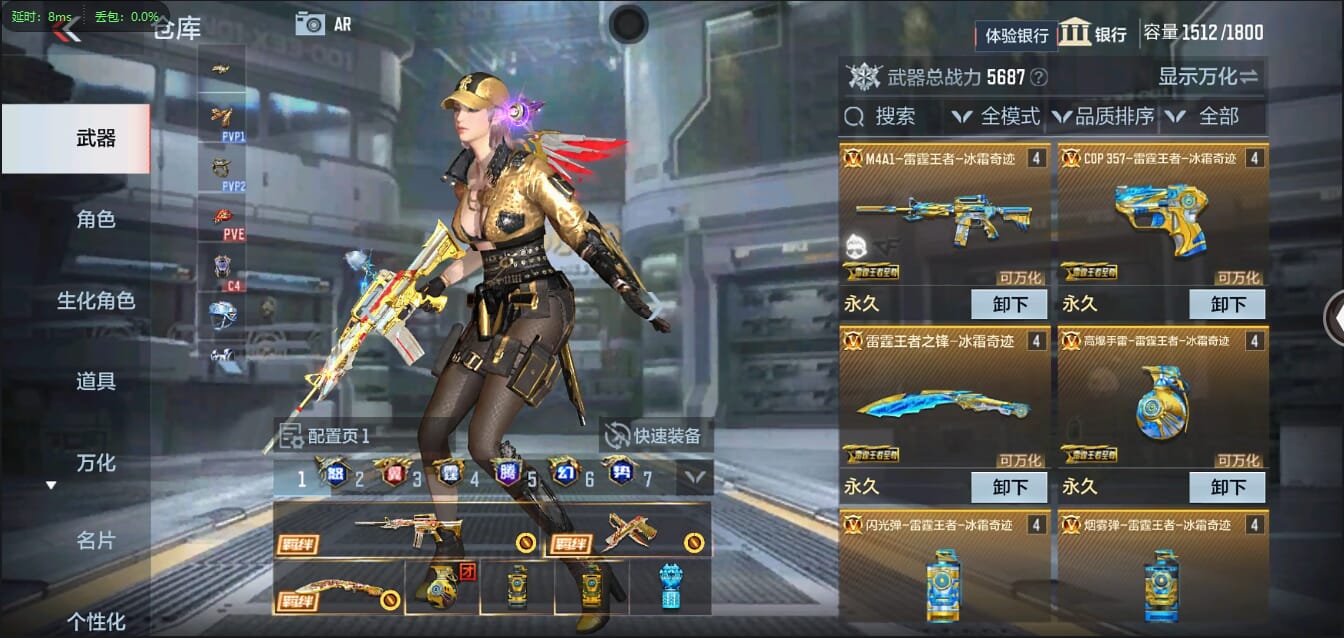Show the 道具 category tab
Viewport: 1344px width, 638px height.
(95, 381)
